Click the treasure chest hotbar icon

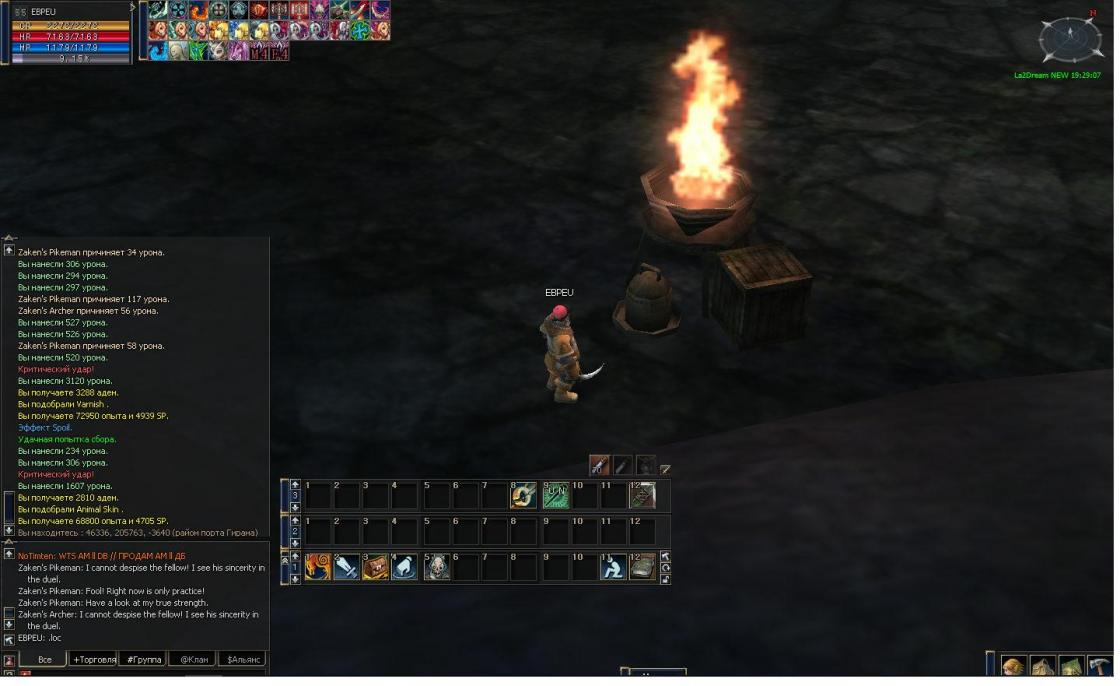point(376,567)
